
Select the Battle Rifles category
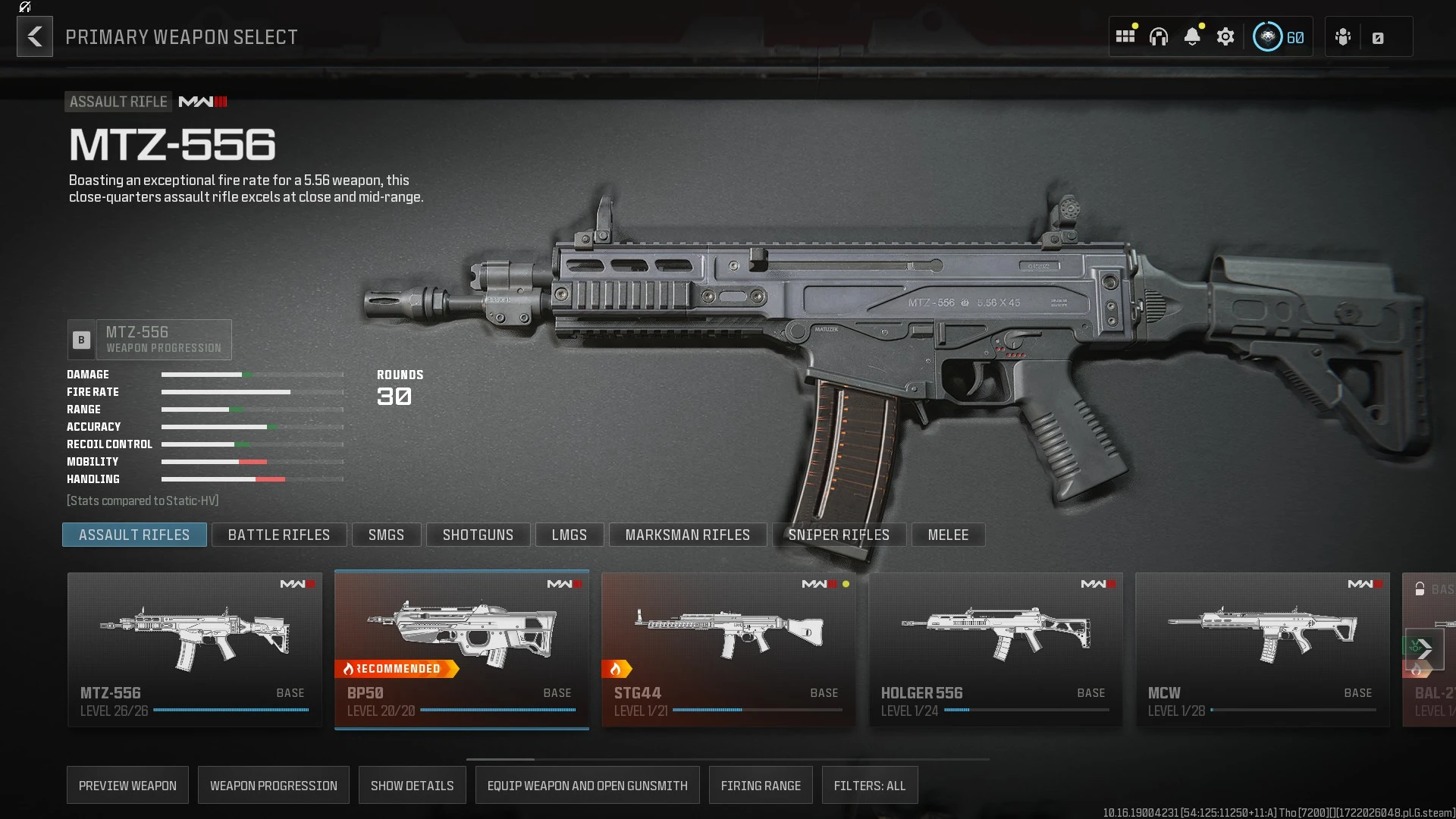[x=279, y=535]
